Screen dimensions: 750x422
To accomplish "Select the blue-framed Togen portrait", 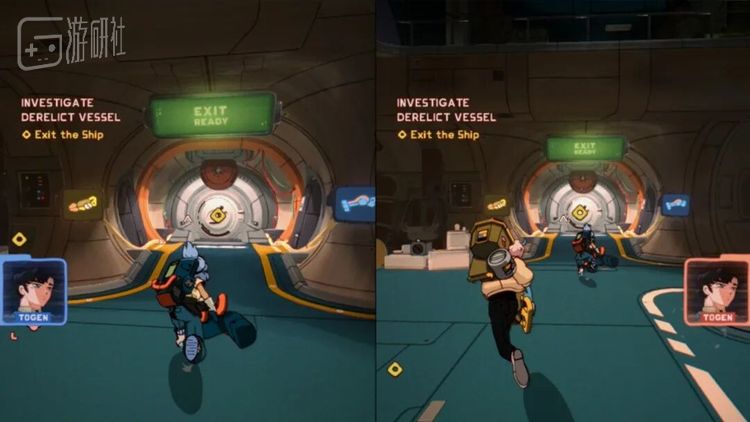I will [34, 291].
